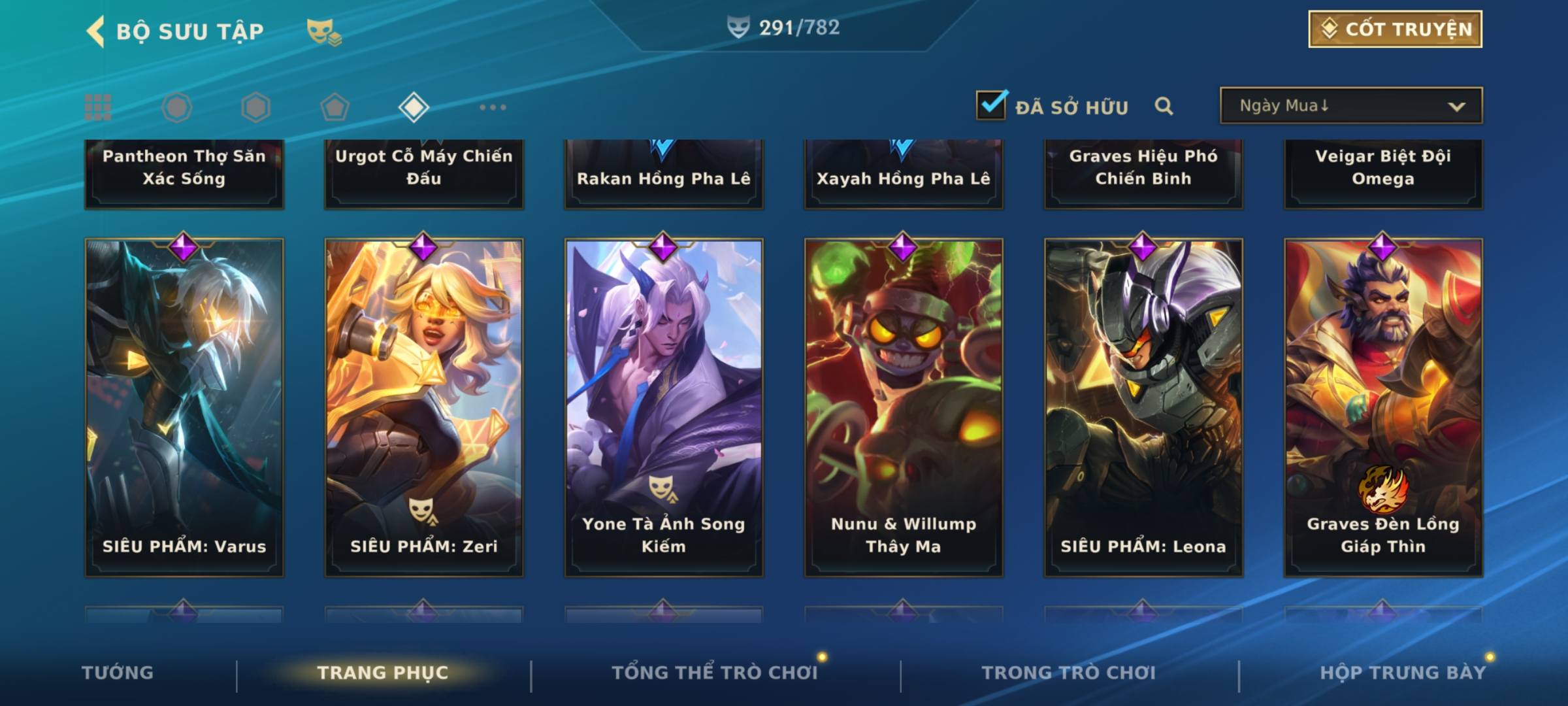Open the SIÊU PHẨM: Leona skin card
Viewport: 1568px width, 706px height.
tap(1143, 407)
